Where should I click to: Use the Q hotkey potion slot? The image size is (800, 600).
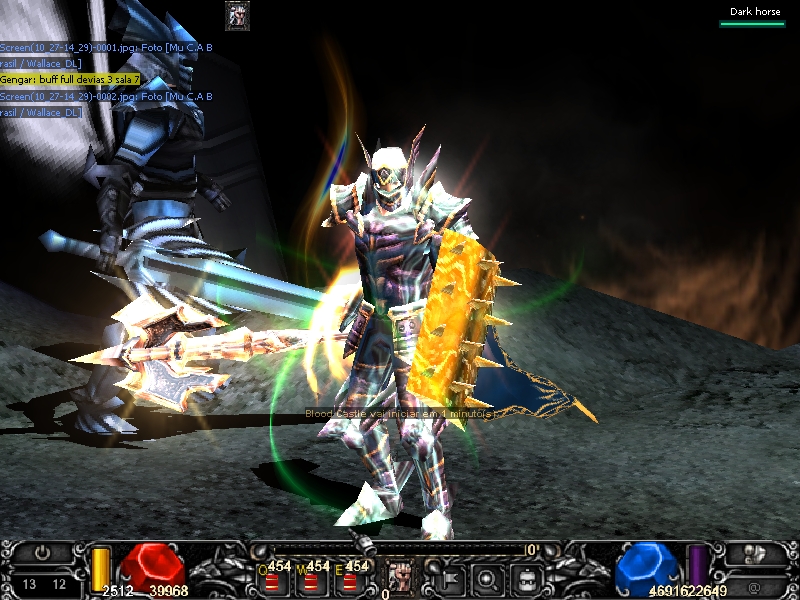[x=272, y=579]
